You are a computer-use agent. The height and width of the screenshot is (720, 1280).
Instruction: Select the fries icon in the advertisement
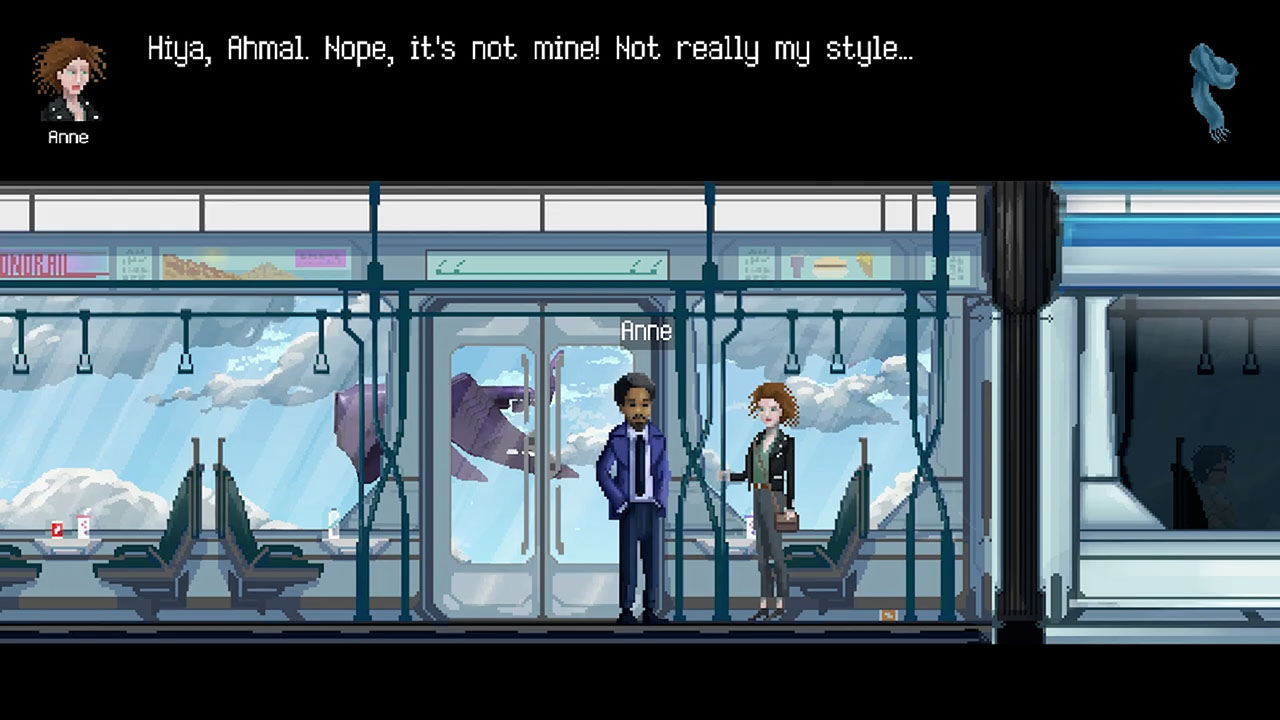tap(864, 263)
